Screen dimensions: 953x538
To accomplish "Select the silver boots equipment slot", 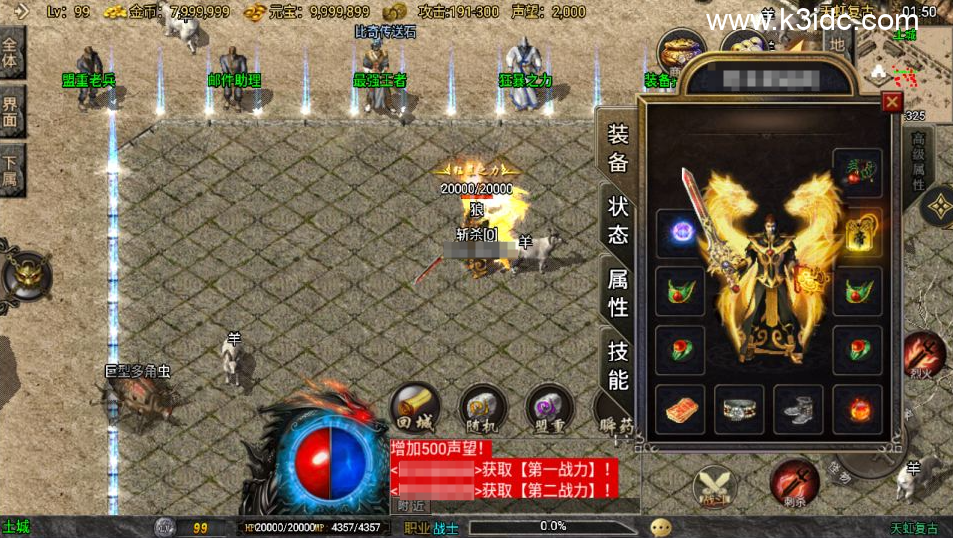I will (x=798, y=409).
